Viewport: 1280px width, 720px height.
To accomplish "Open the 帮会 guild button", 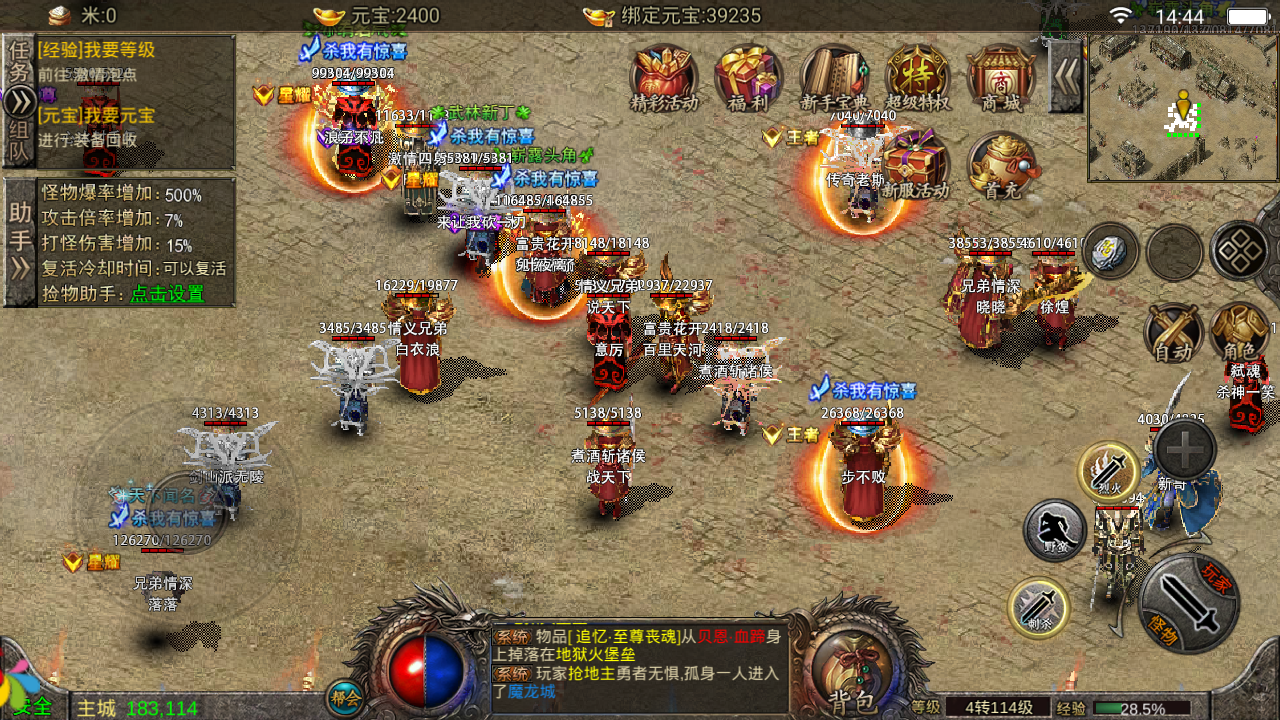I will click(343, 697).
